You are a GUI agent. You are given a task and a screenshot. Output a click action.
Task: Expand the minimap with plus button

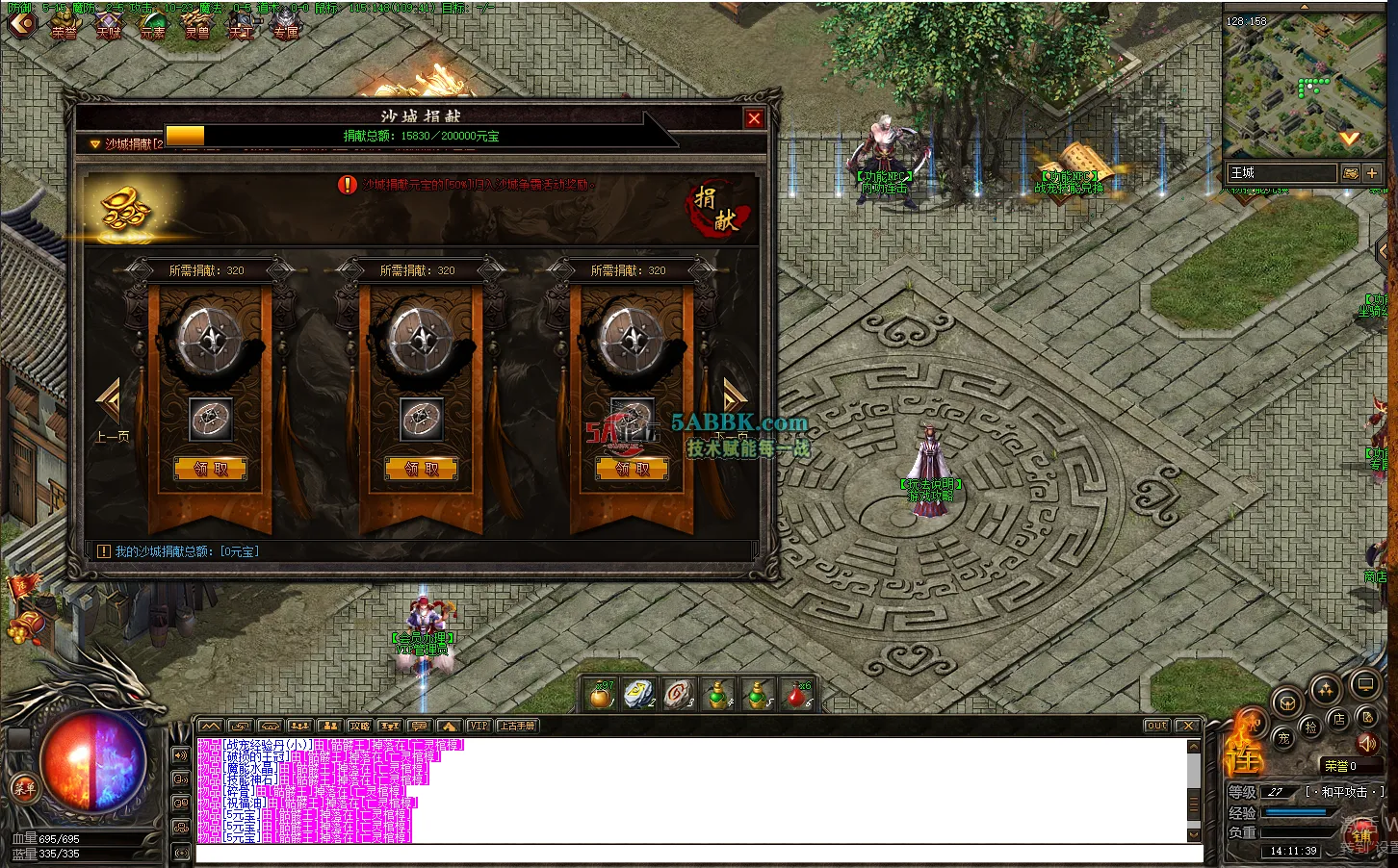tap(1374, 173)
